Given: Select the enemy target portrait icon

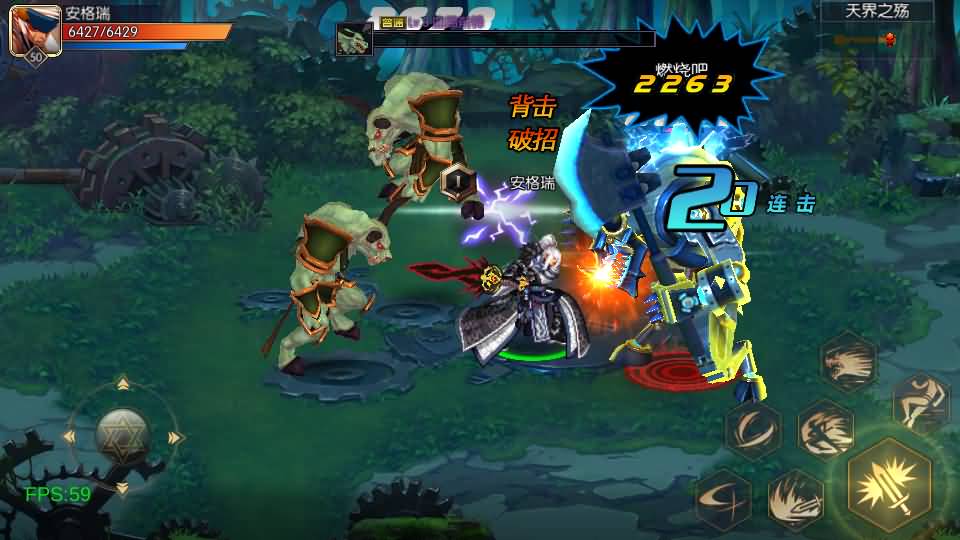Looking at the screenshot, I should [x=353, y=39].
